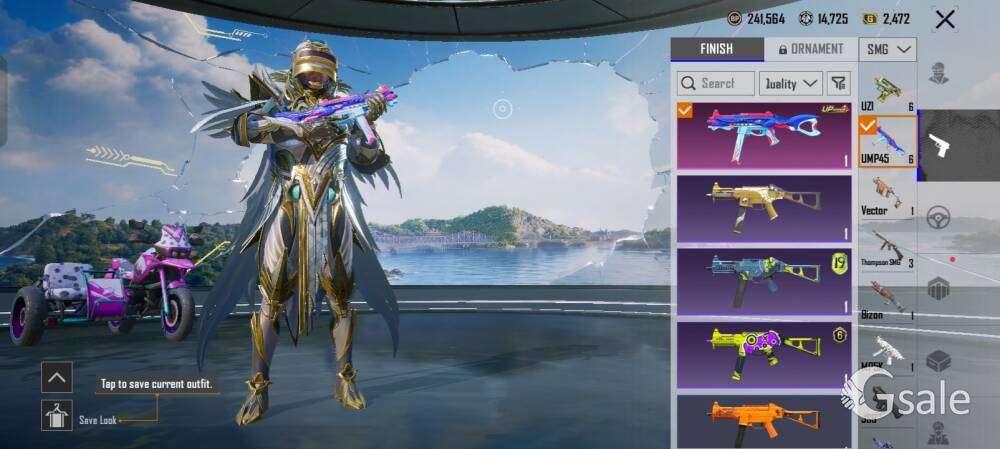Select the yellow and purple UMP45 finish
This screenshot has width=1000, height=449.
763,354
